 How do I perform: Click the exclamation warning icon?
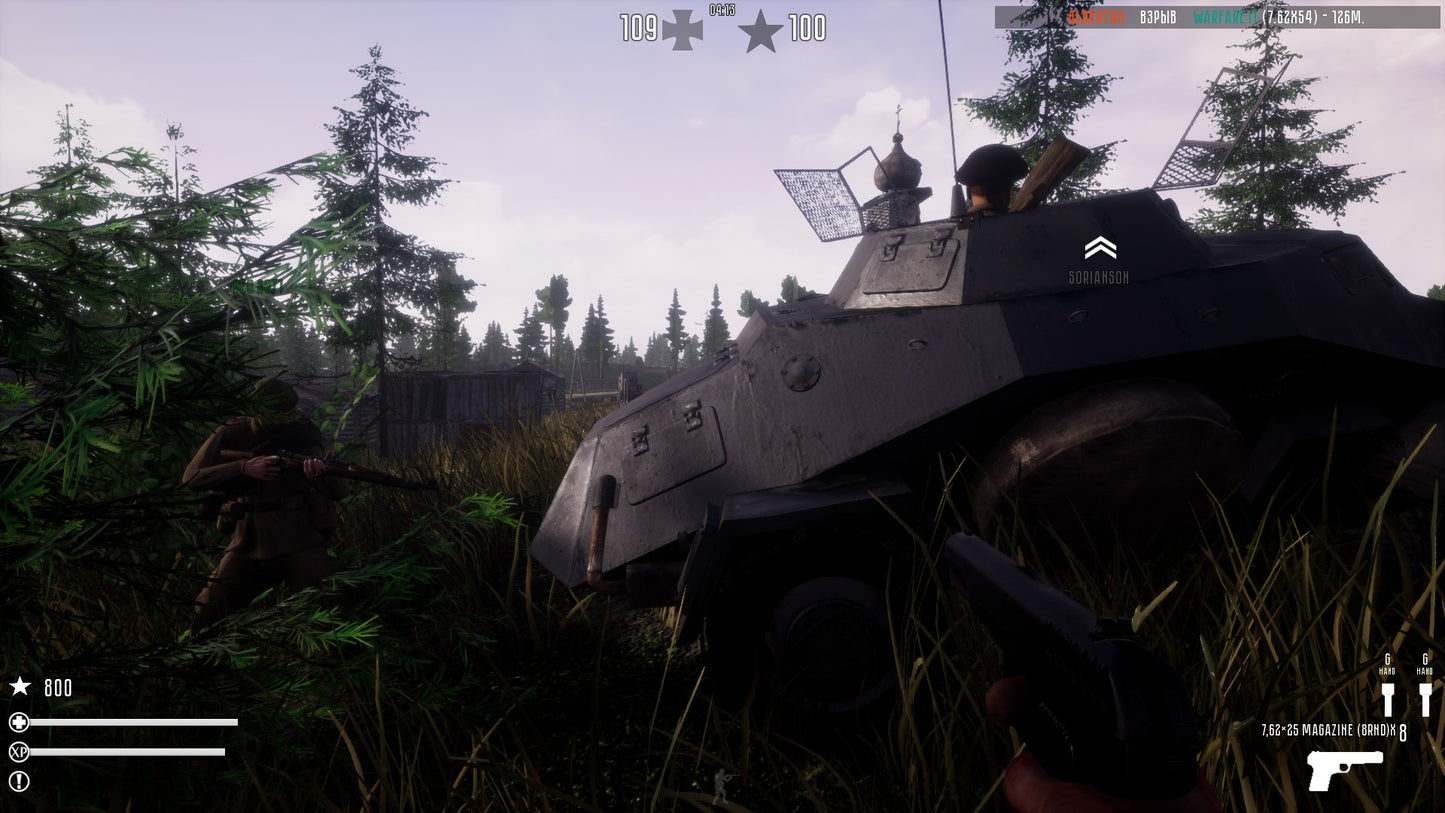coord(19,781)
